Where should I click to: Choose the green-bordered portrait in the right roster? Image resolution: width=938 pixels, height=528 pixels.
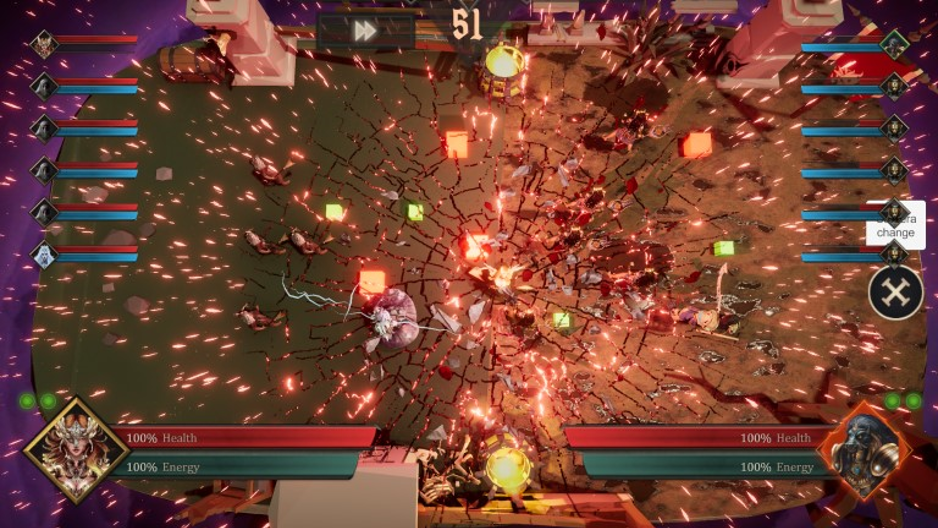coord(894,44)
